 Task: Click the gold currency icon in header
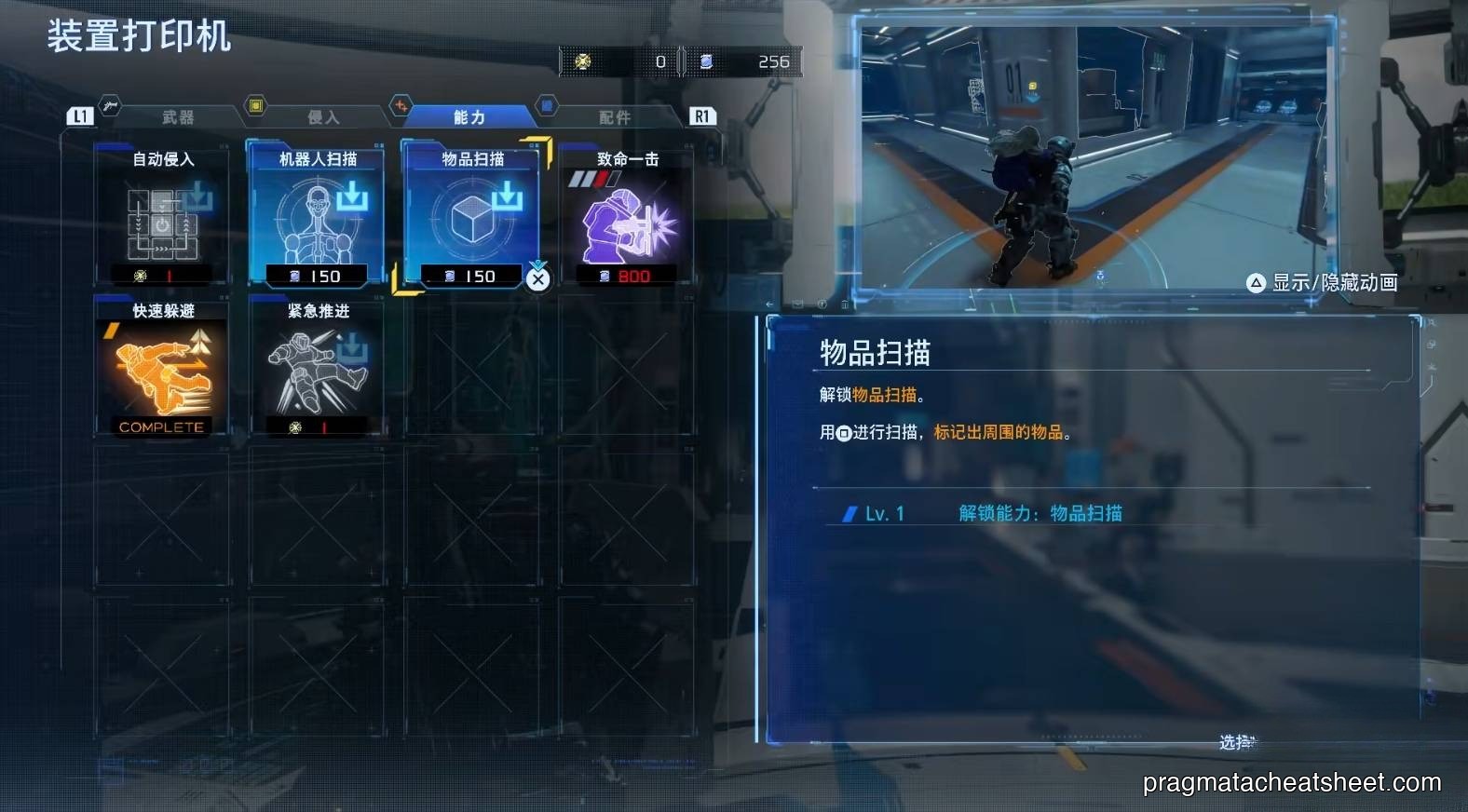584,61
